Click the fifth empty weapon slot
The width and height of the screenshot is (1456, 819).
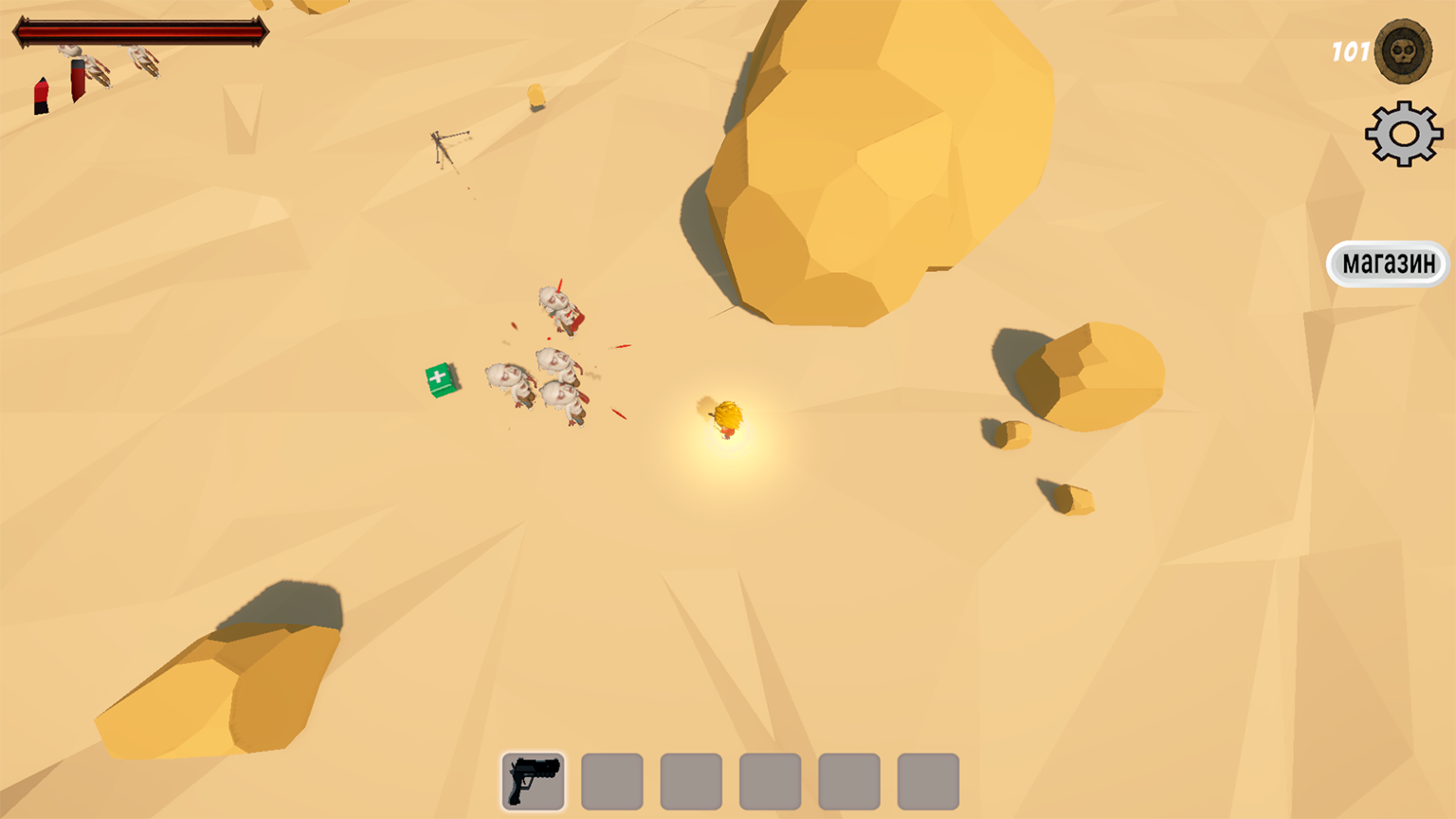click(x=846, y=781)
